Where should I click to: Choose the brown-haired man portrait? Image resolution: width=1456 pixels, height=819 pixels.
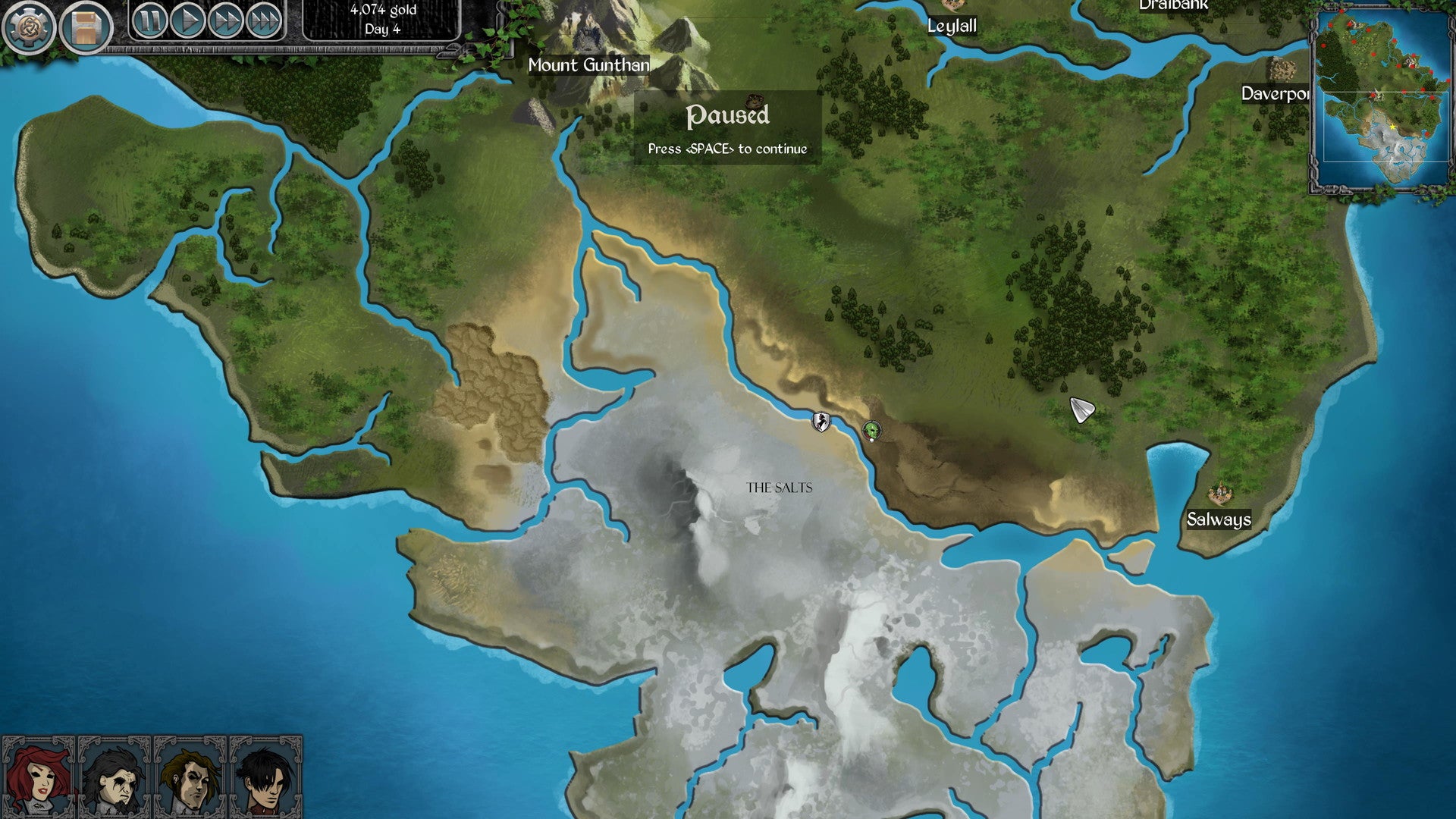point(190,777)
